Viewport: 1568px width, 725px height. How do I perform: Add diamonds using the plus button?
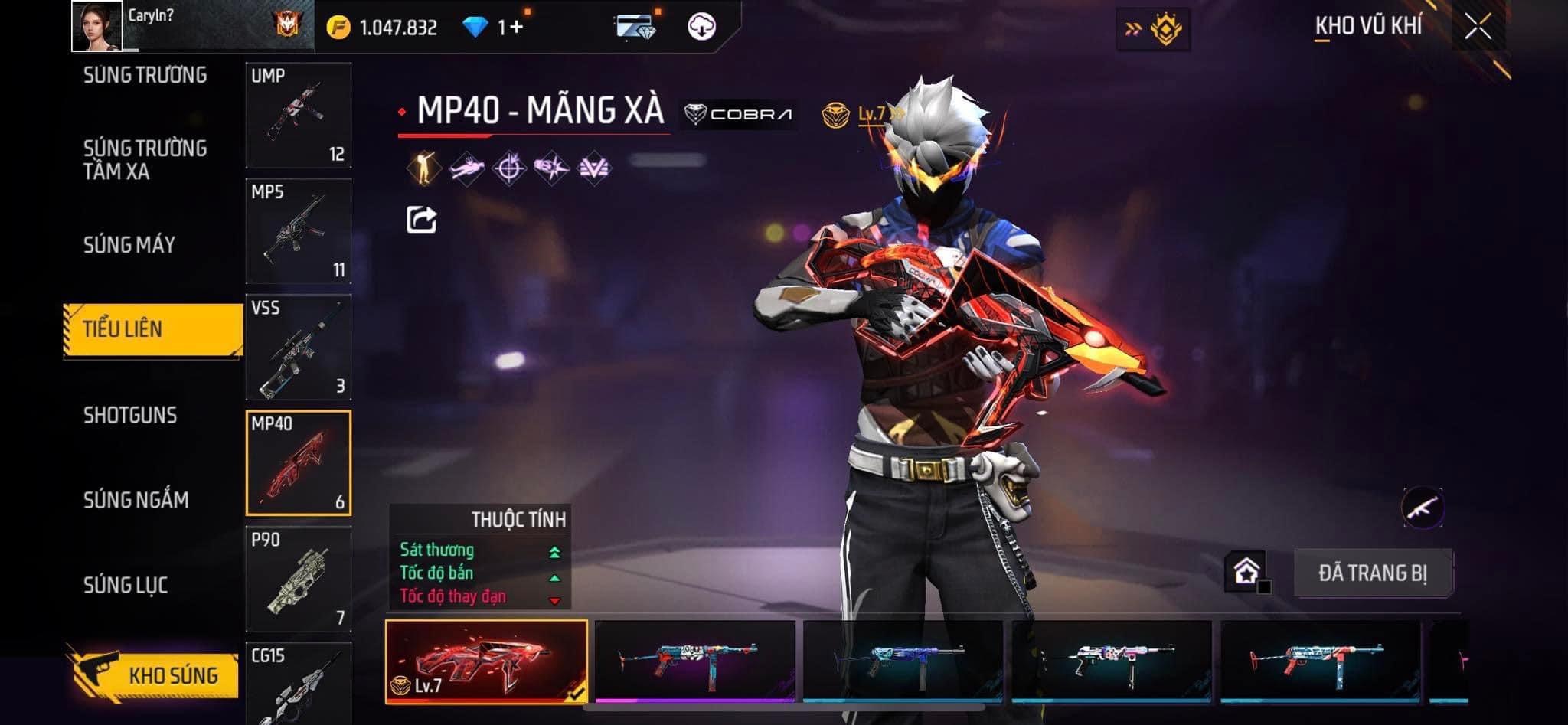tap(516, 28)
